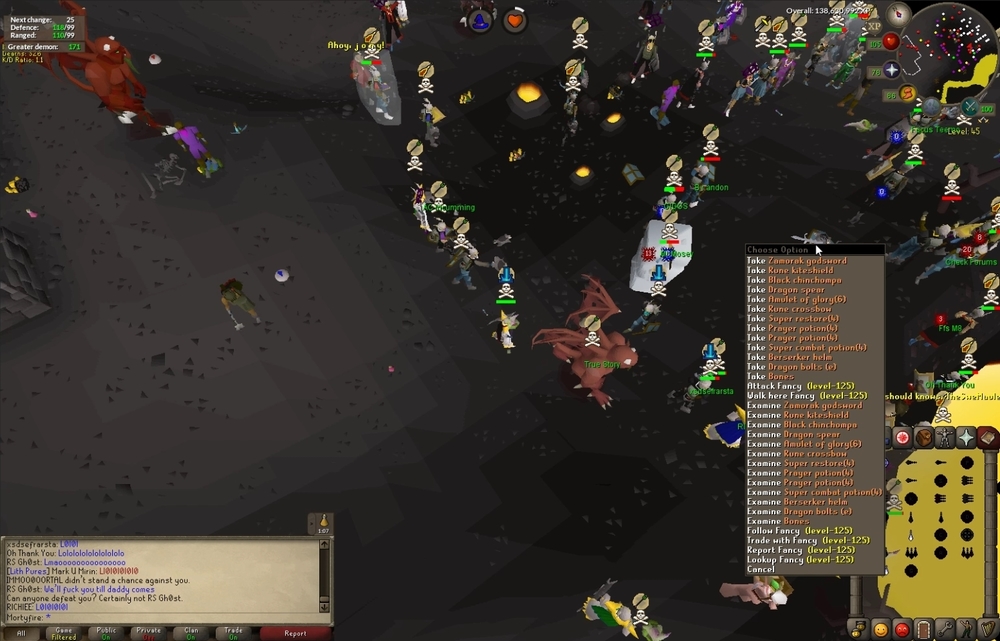
Task: Take the Rune kiteshield
Action: coord(790,271)
